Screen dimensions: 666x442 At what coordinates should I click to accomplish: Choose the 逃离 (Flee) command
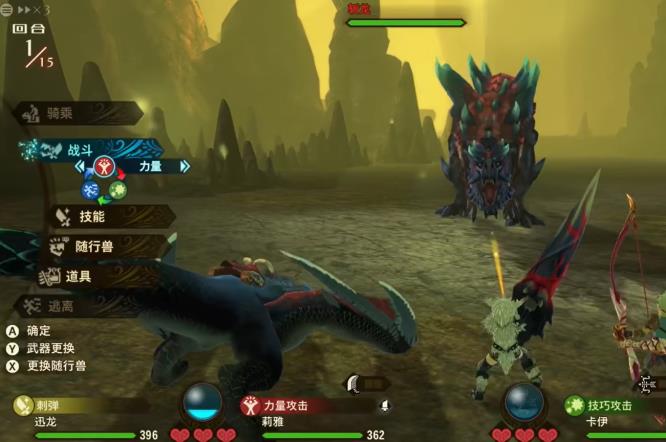coord(80,306)
